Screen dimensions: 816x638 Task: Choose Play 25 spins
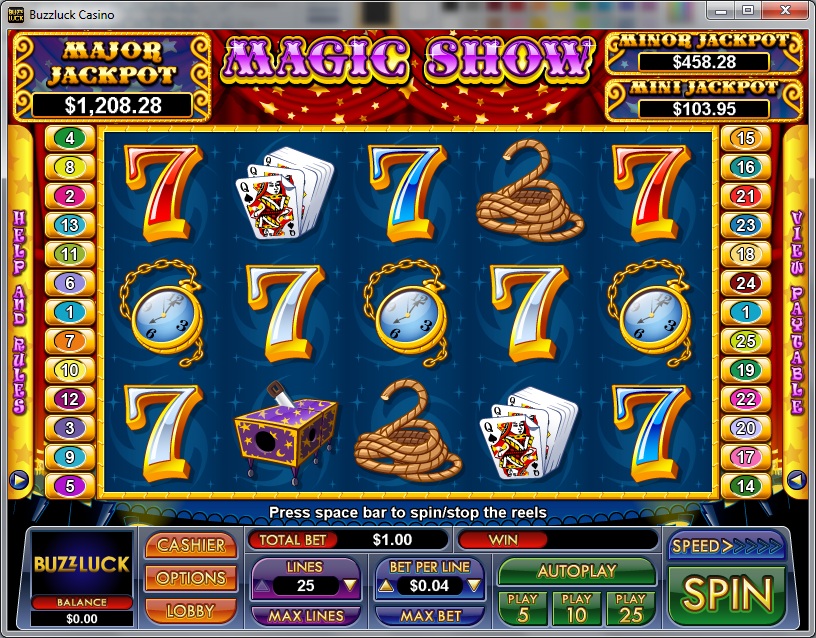click(630, 607)
